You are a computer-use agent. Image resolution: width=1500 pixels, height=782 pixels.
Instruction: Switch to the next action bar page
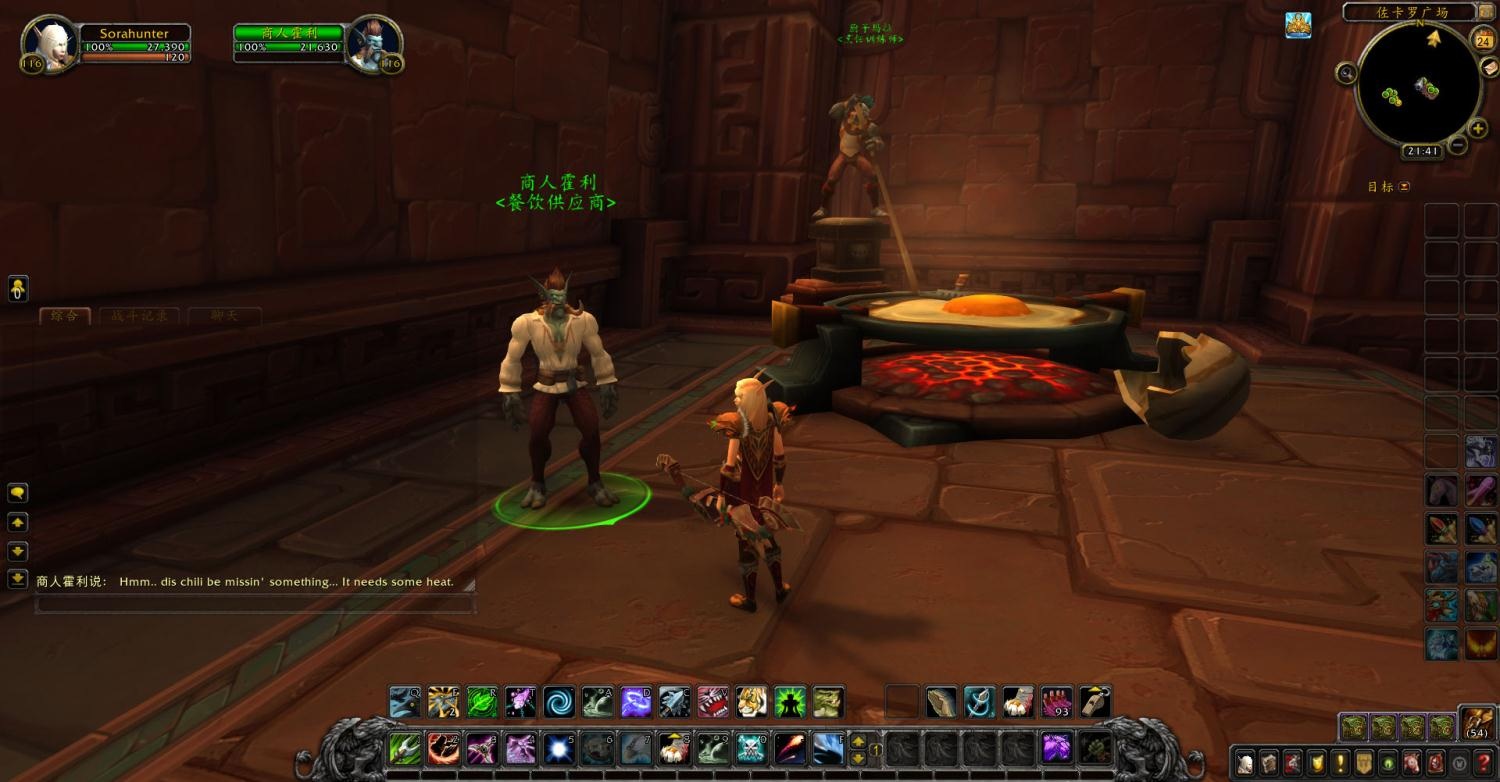tap(858, 758)
